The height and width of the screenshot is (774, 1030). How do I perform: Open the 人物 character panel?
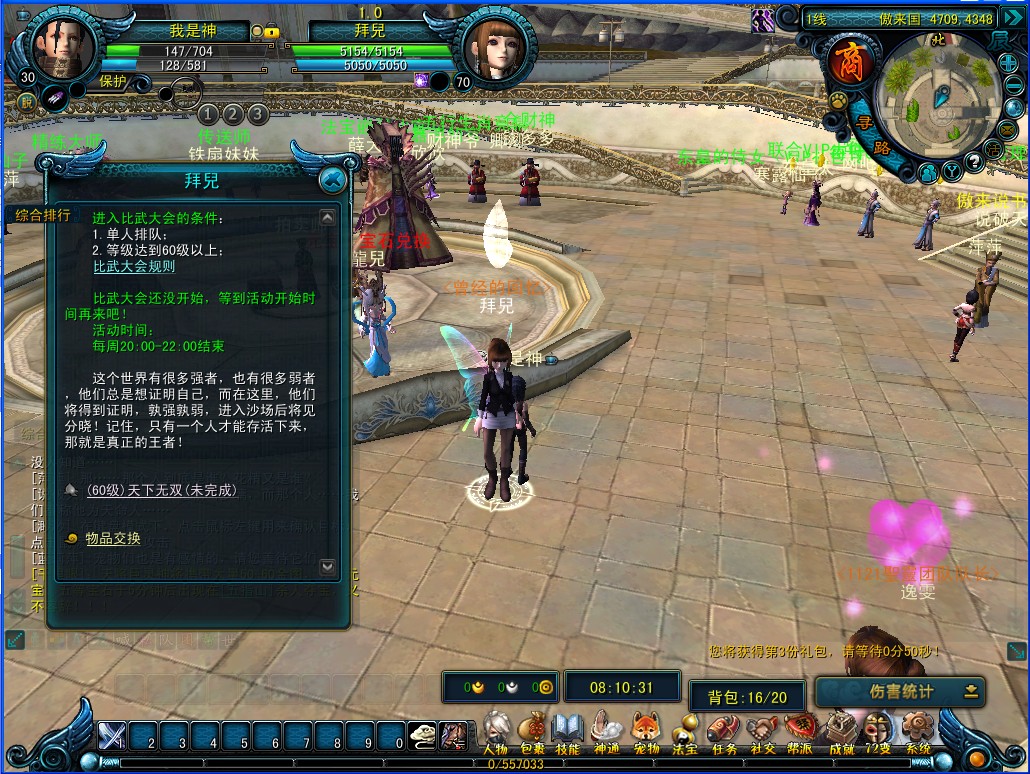496,731
